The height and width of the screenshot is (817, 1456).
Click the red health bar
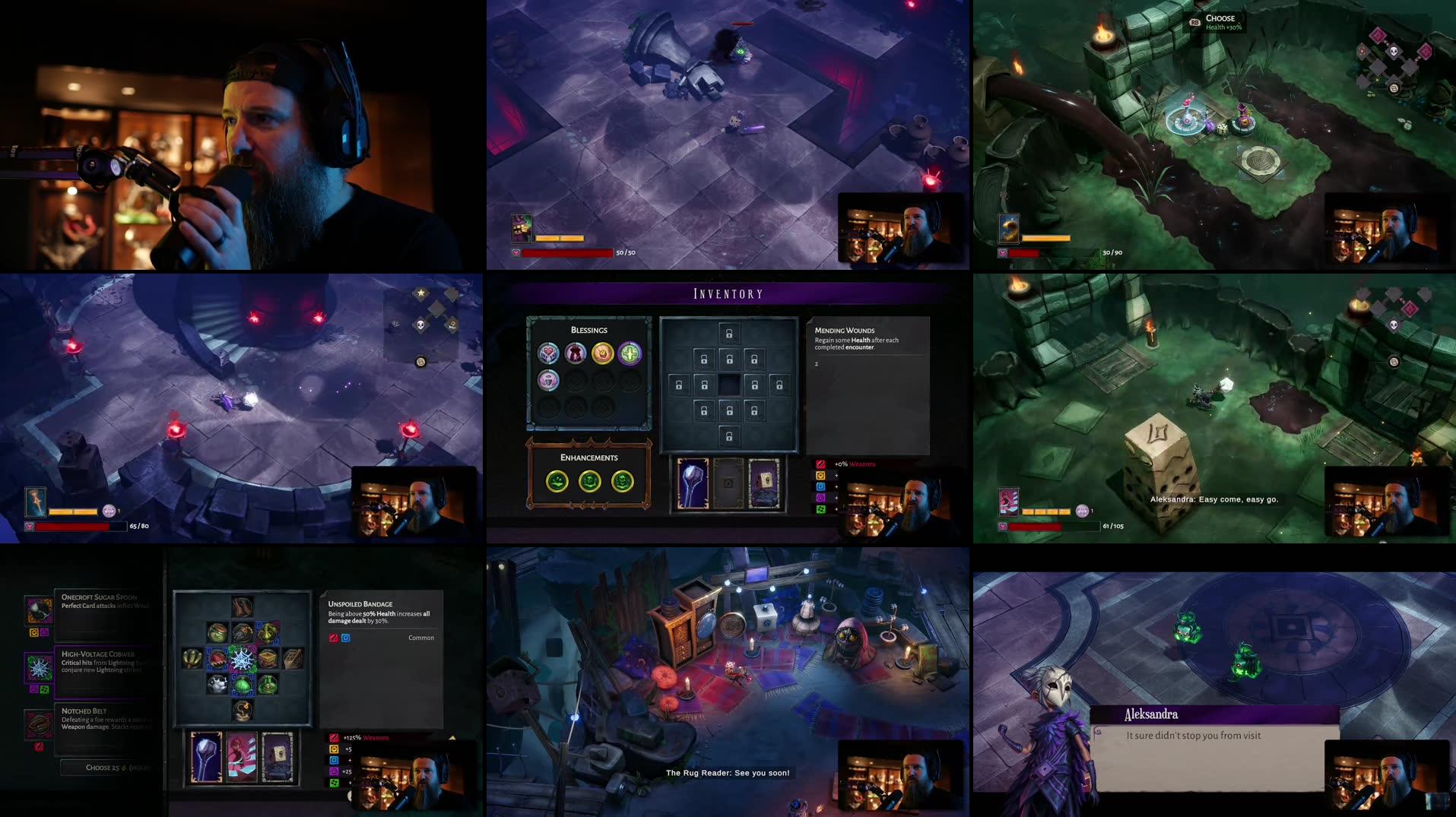566,251
